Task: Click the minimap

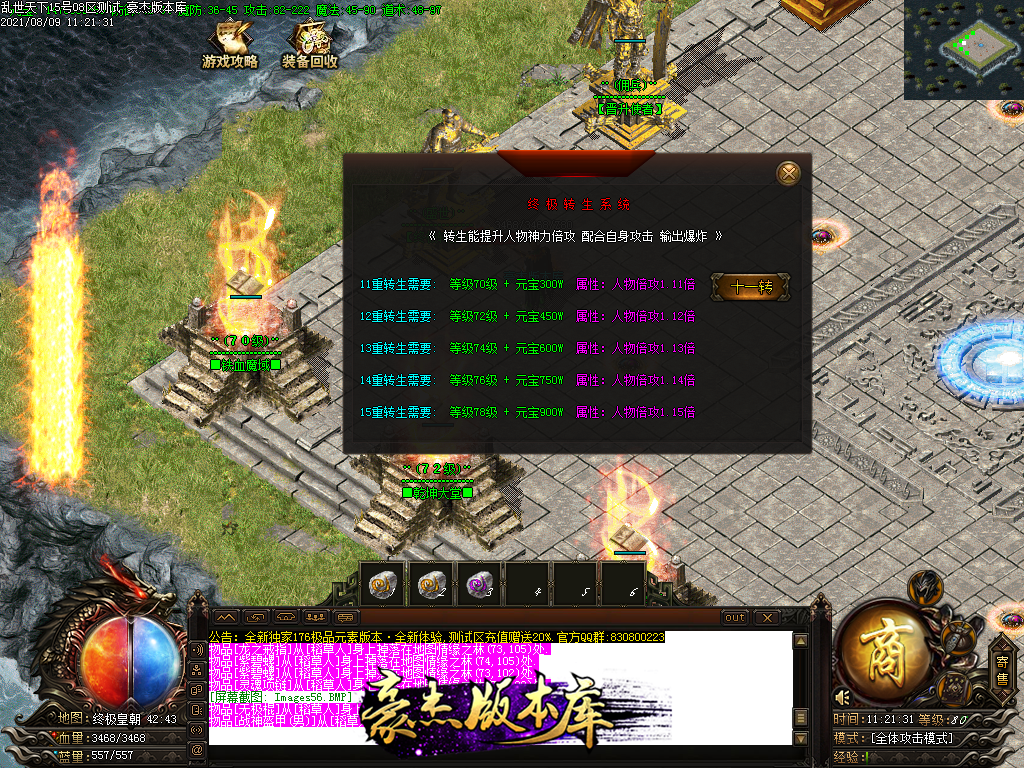Action: pos(964,49)
